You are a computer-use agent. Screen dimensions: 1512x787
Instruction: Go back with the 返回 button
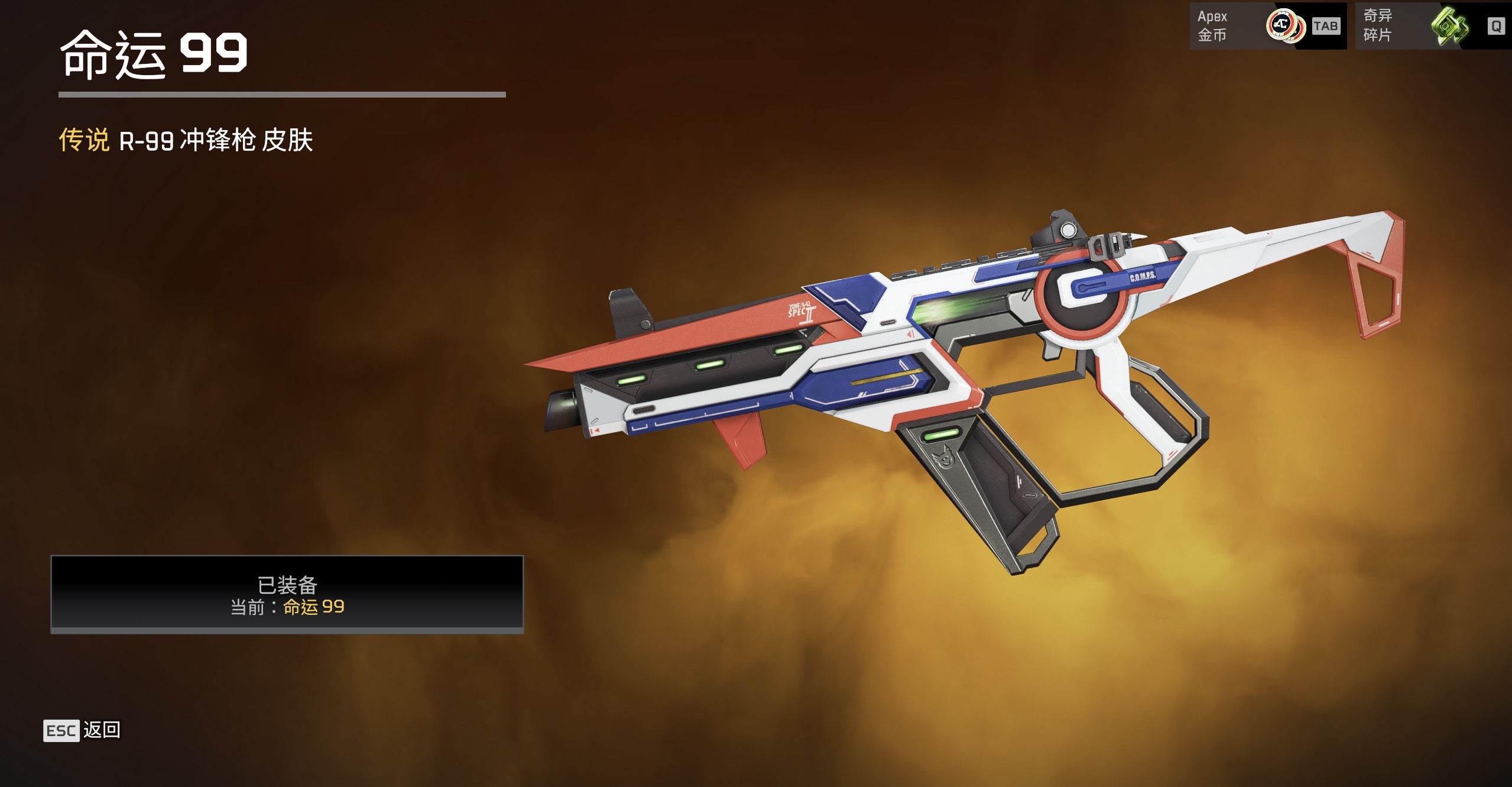click(x=82, y=730)
